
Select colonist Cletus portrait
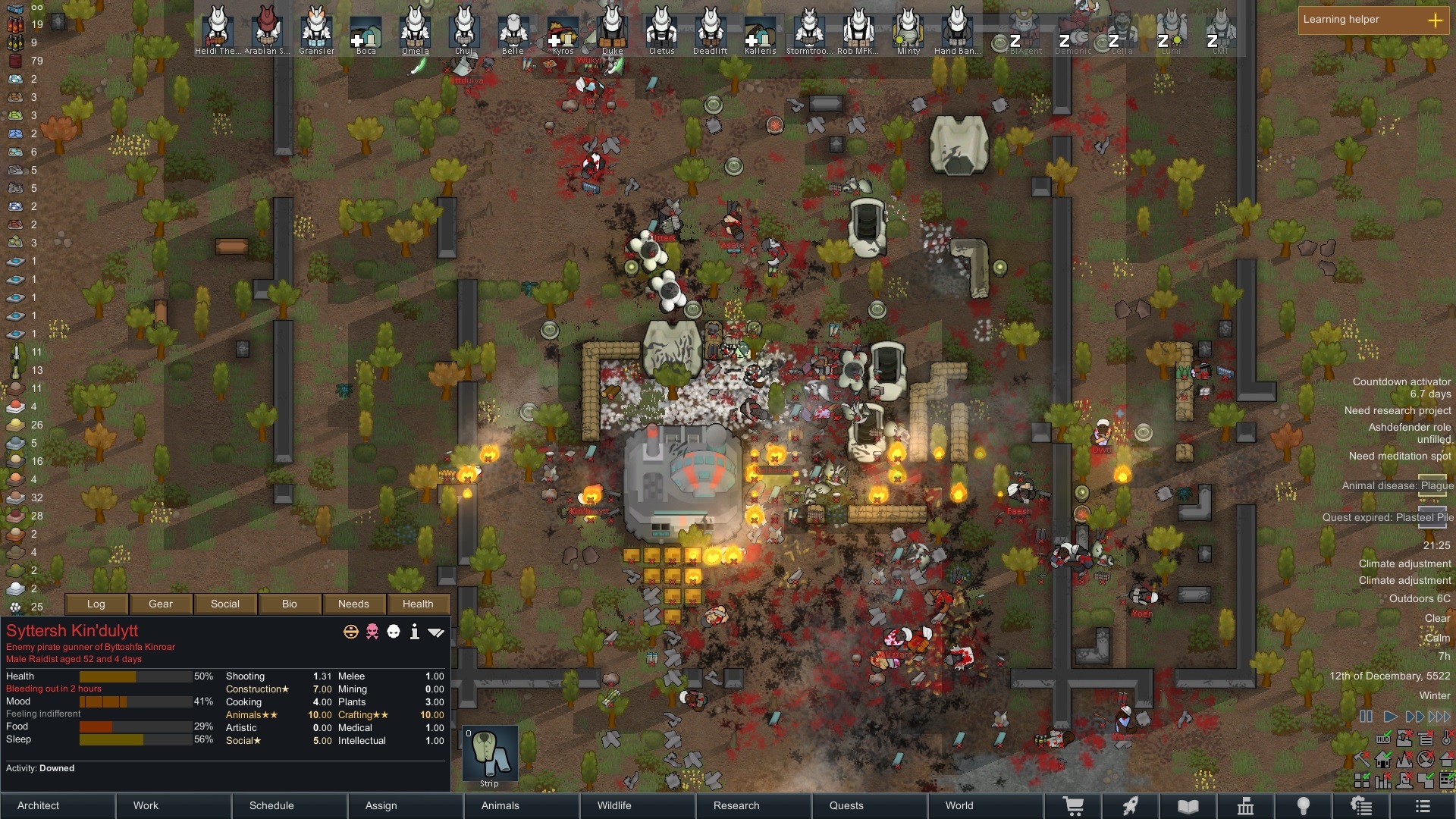(x=661, y=30)
